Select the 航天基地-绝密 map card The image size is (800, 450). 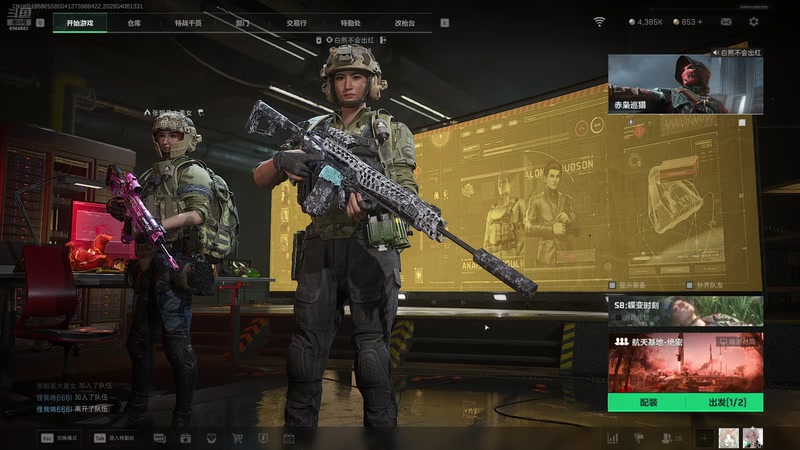point(685,362)
